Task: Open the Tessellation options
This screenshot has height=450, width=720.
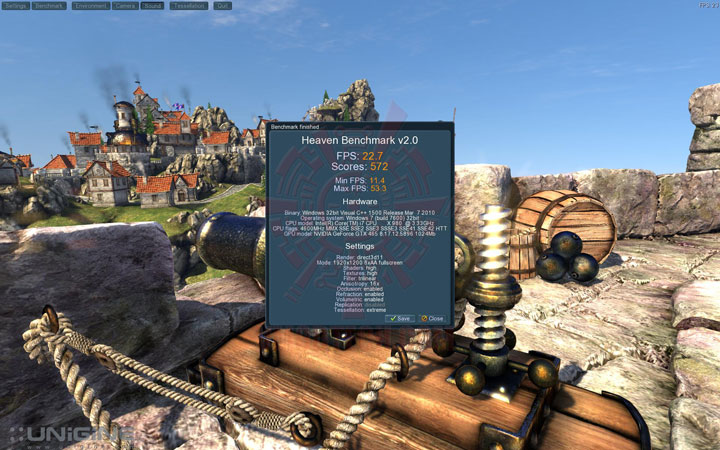Action: pos(189,6)
